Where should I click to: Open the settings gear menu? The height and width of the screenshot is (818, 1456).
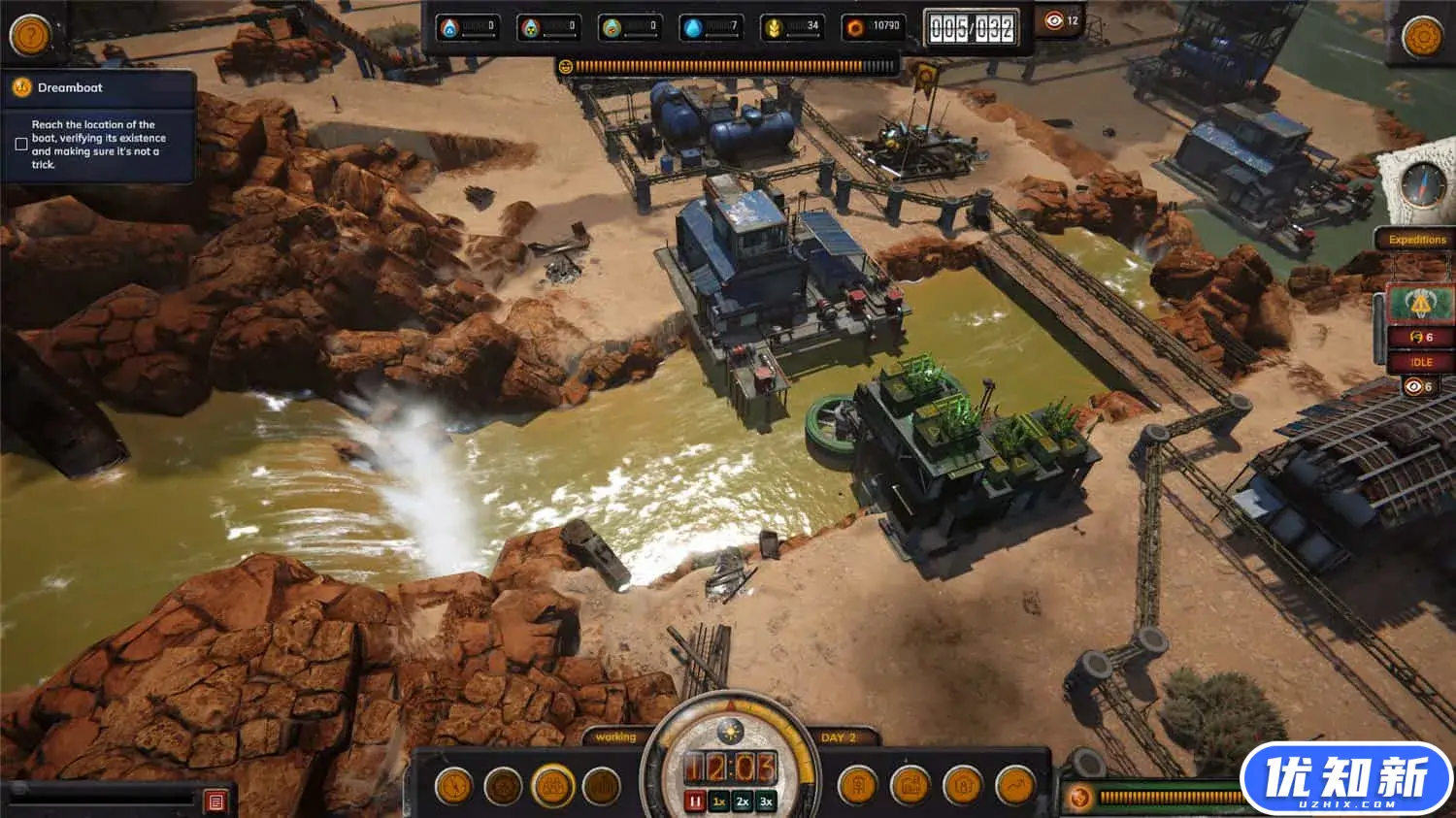pyautogui.click(x=1423, y=37)
